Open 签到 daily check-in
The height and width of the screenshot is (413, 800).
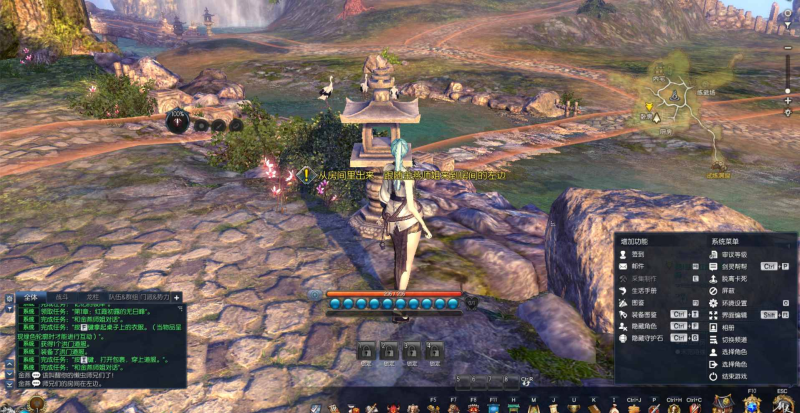pos(635,255)
